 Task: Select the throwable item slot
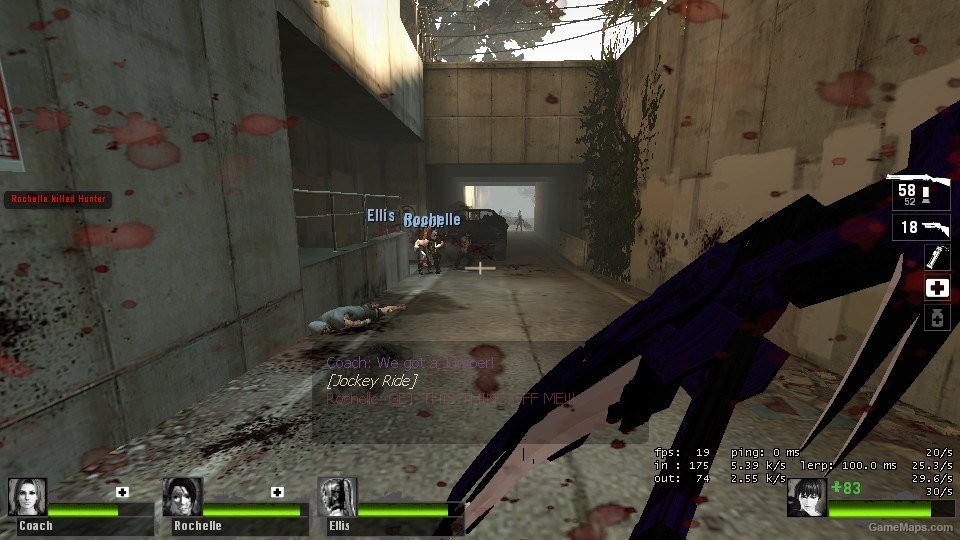point(937,257)
